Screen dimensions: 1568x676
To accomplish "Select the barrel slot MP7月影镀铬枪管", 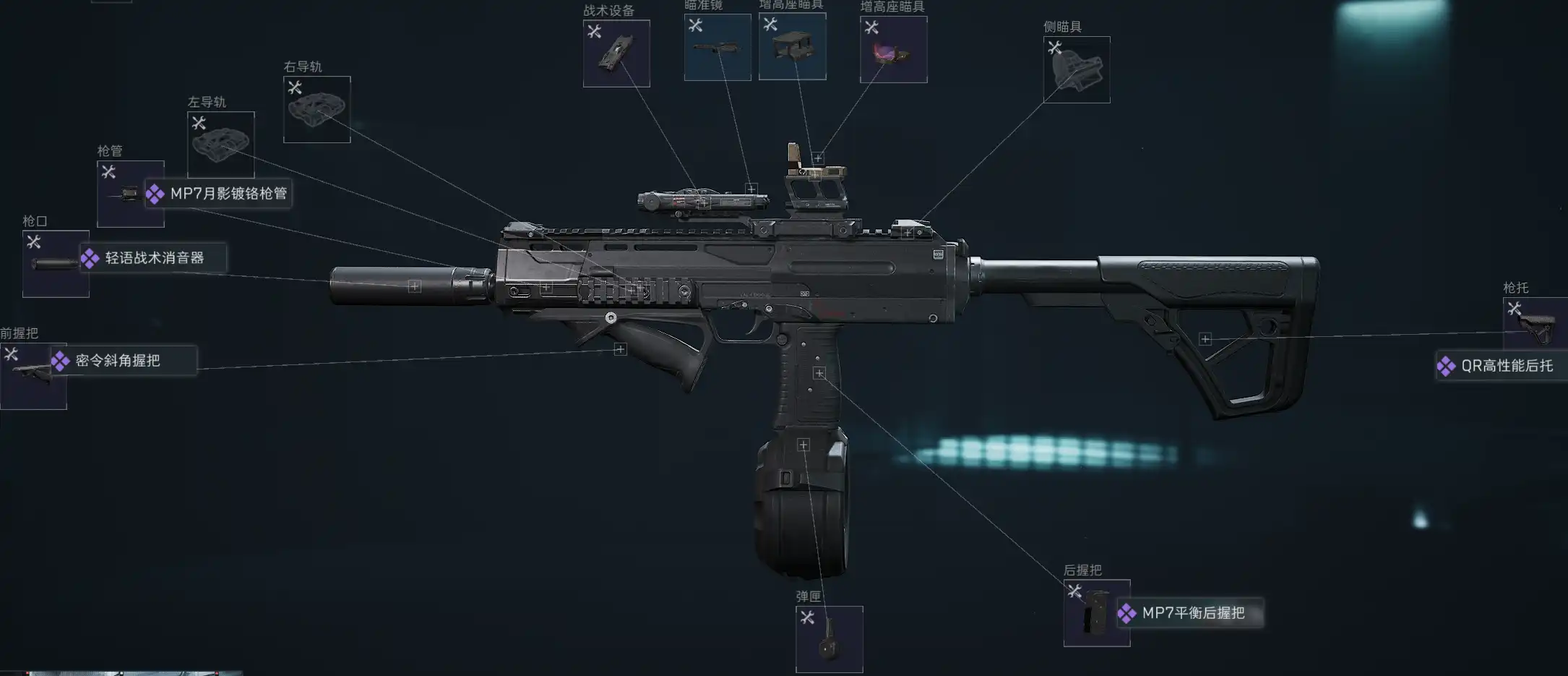I will point(131,194).
